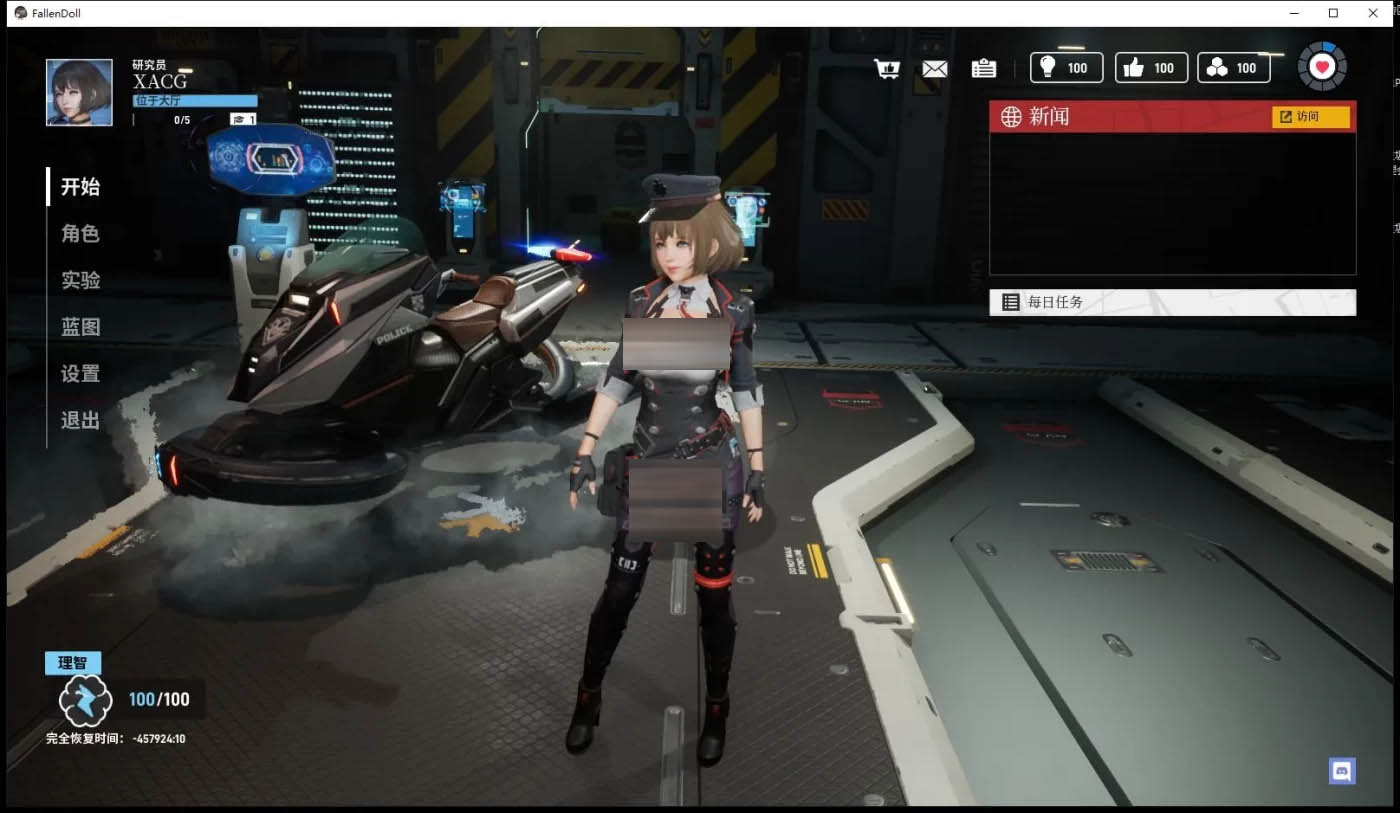Click the 理智 sanity icon
The image size is (1400, 813).
click(84, 700)
